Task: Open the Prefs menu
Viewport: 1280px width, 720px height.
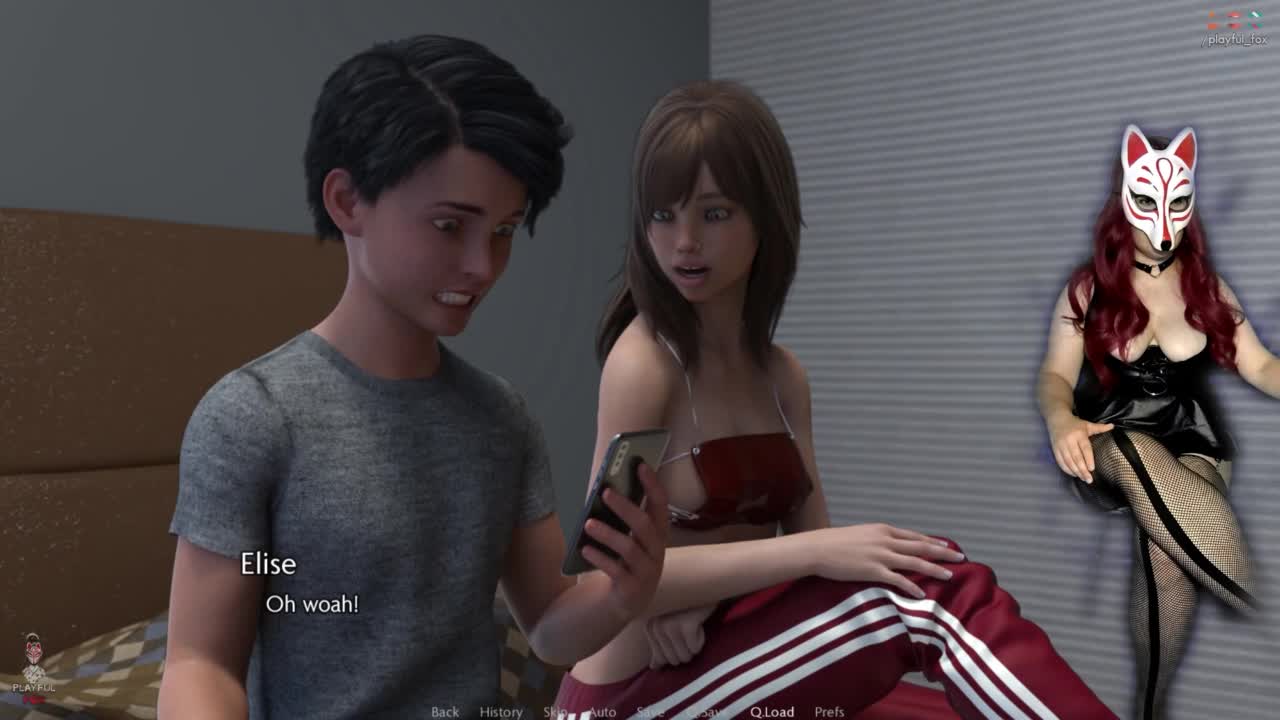Action: [x=829, y=712]
